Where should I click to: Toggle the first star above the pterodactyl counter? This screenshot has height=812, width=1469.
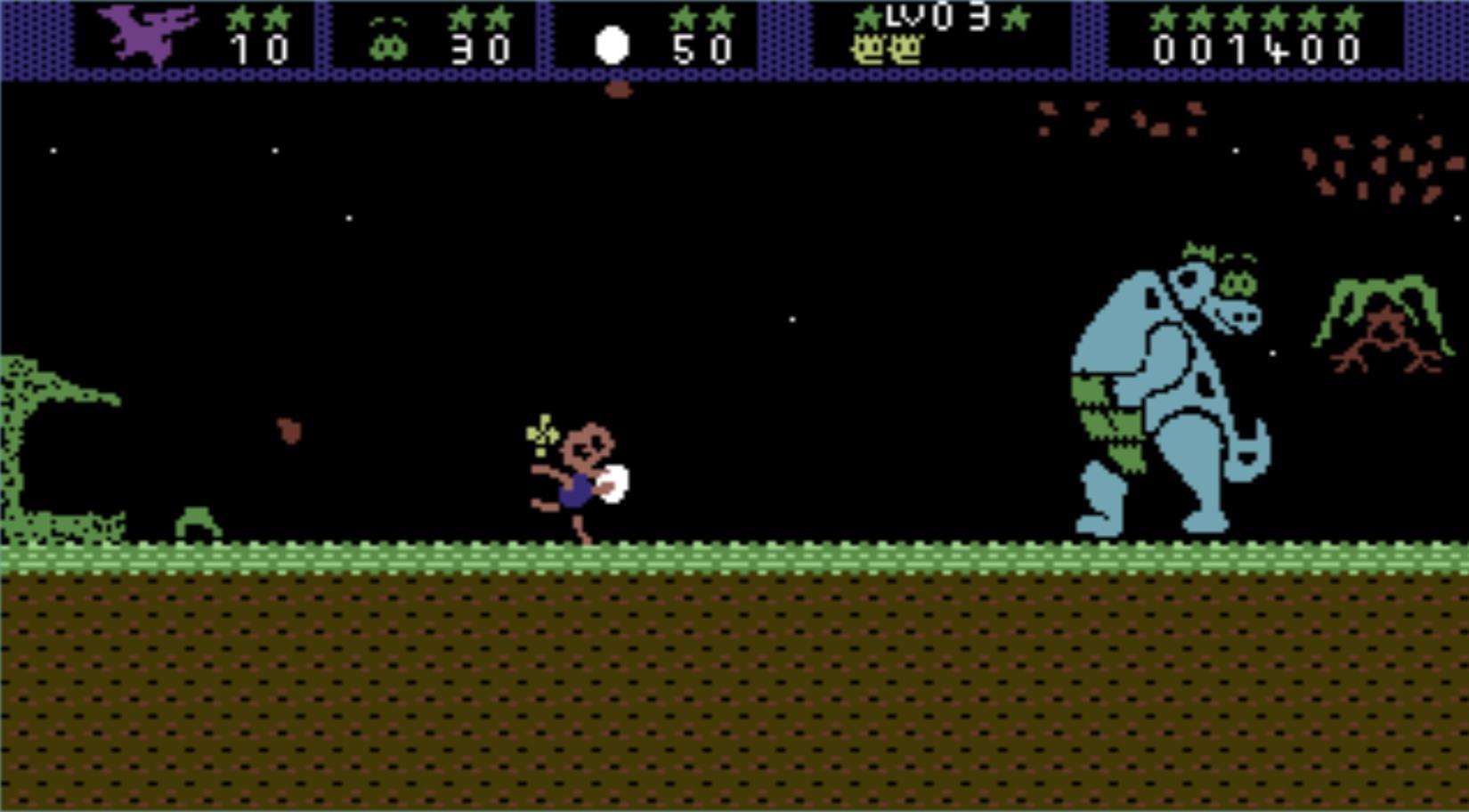pyautogui.click(x=239, y=16)
